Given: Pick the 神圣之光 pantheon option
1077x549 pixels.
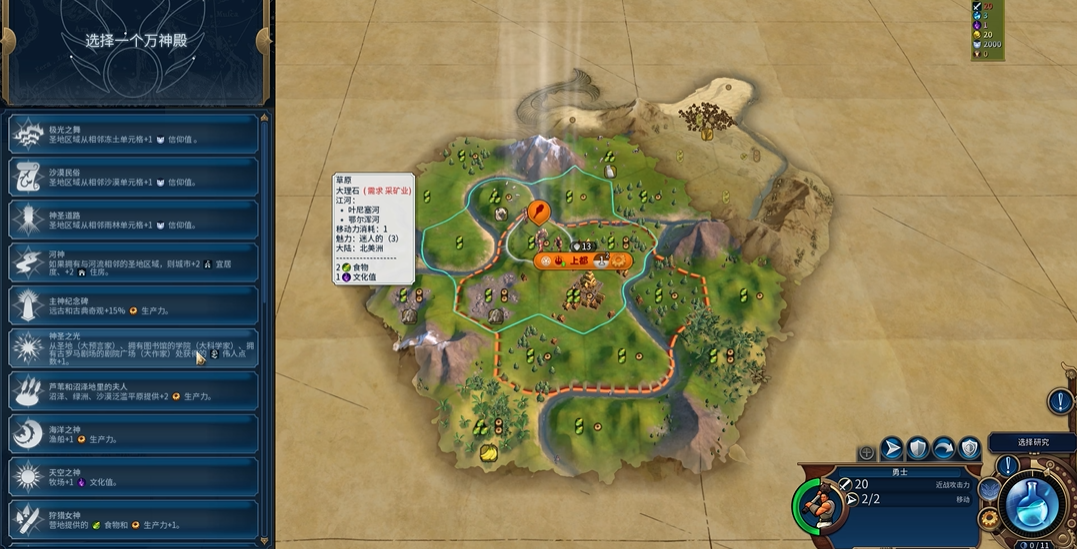Looking at the screenshot, I should pyautogui.click(x=133, y=348).
